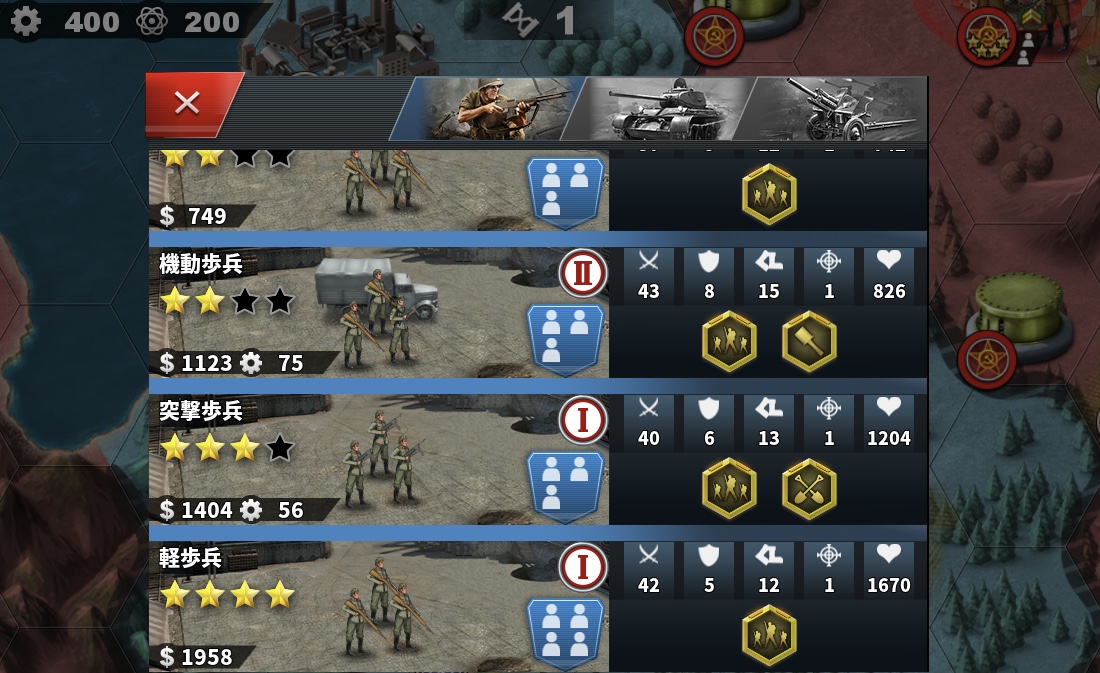
Task: Close the unit recruitment panel
Action: click(x=188, y=103)
